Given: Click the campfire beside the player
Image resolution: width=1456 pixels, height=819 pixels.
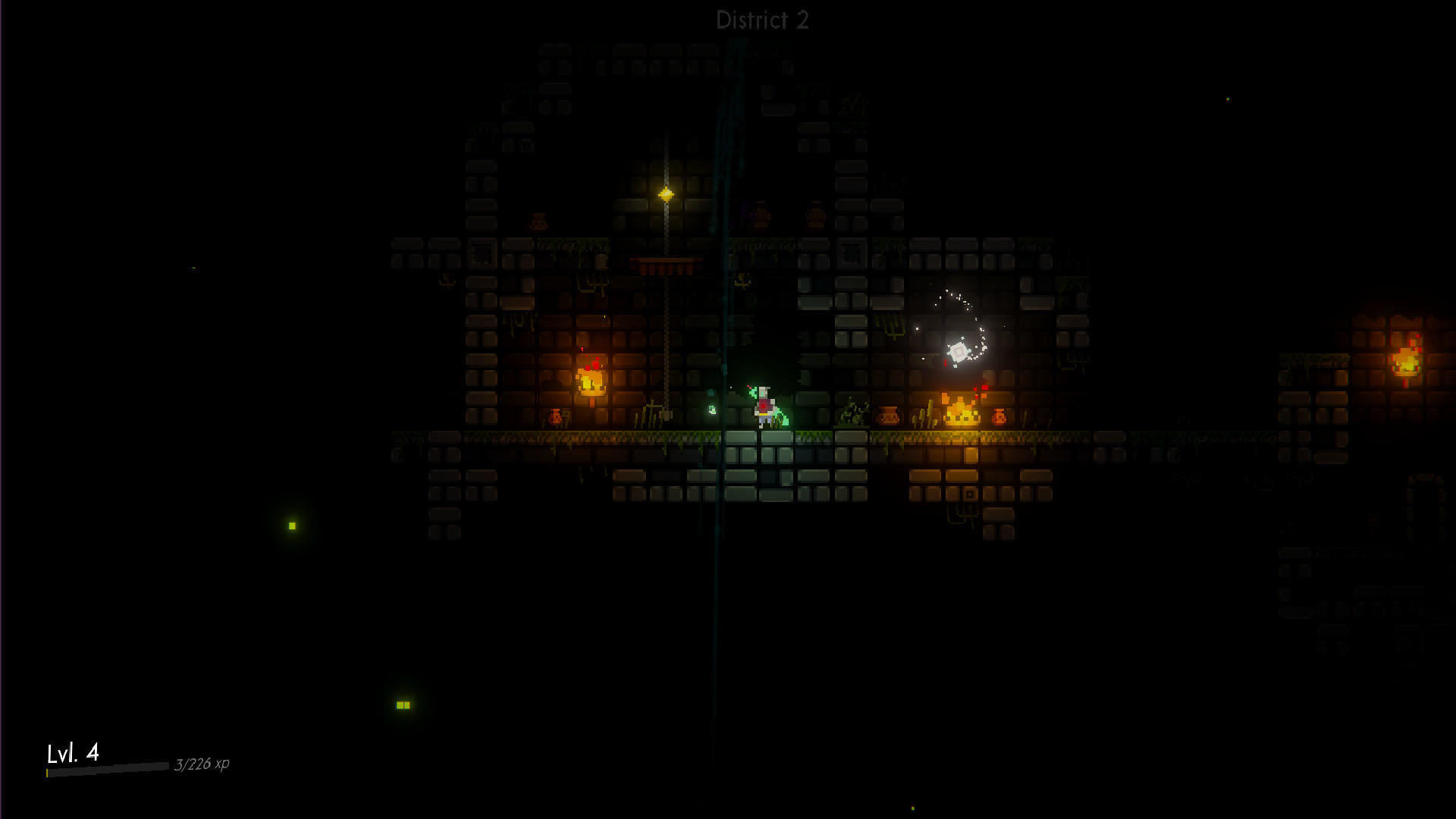Looking at the screenshot, I should tap(959, 413).
